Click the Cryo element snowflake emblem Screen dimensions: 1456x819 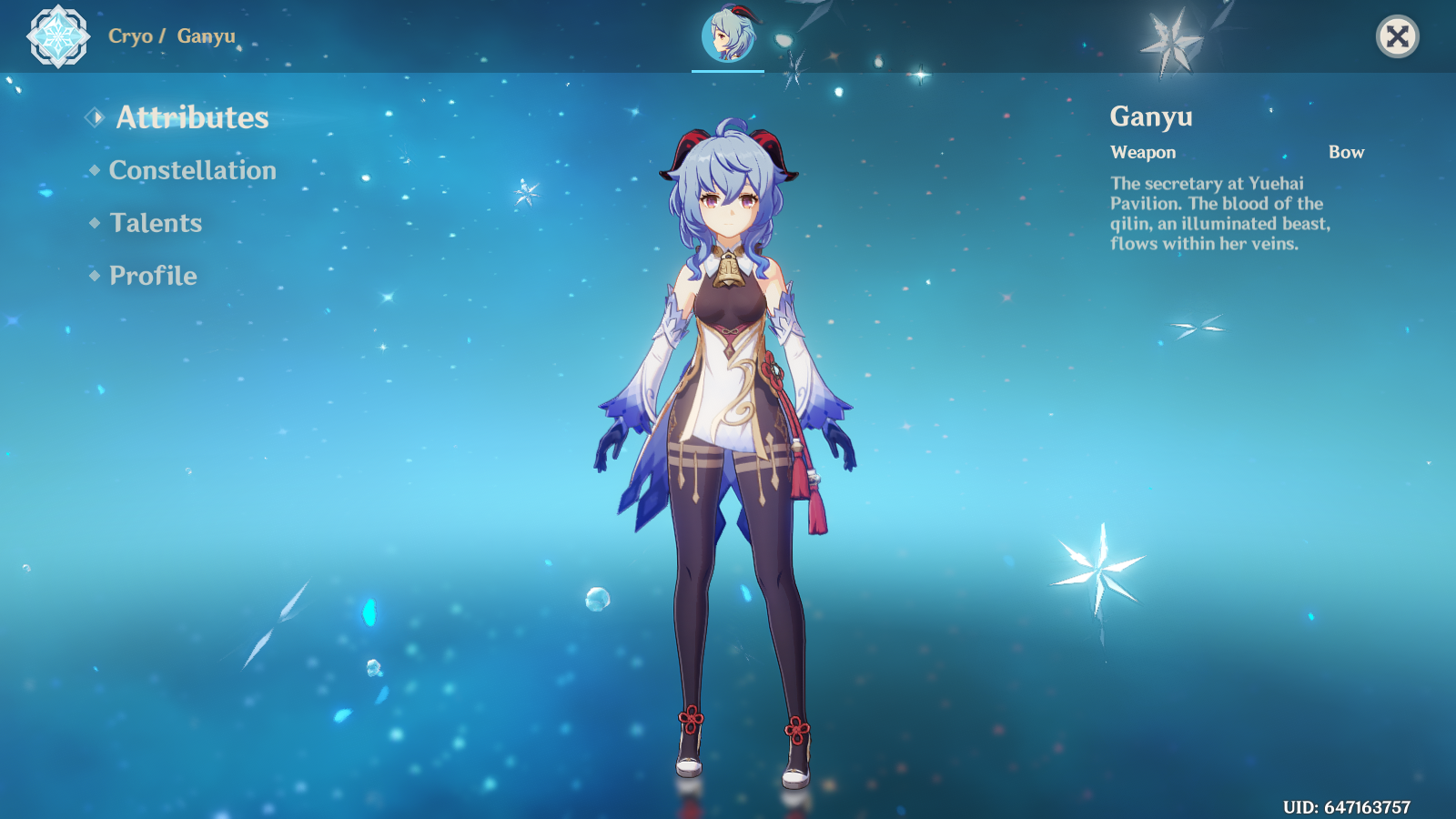pyautogui.click(x=58, y=36)
